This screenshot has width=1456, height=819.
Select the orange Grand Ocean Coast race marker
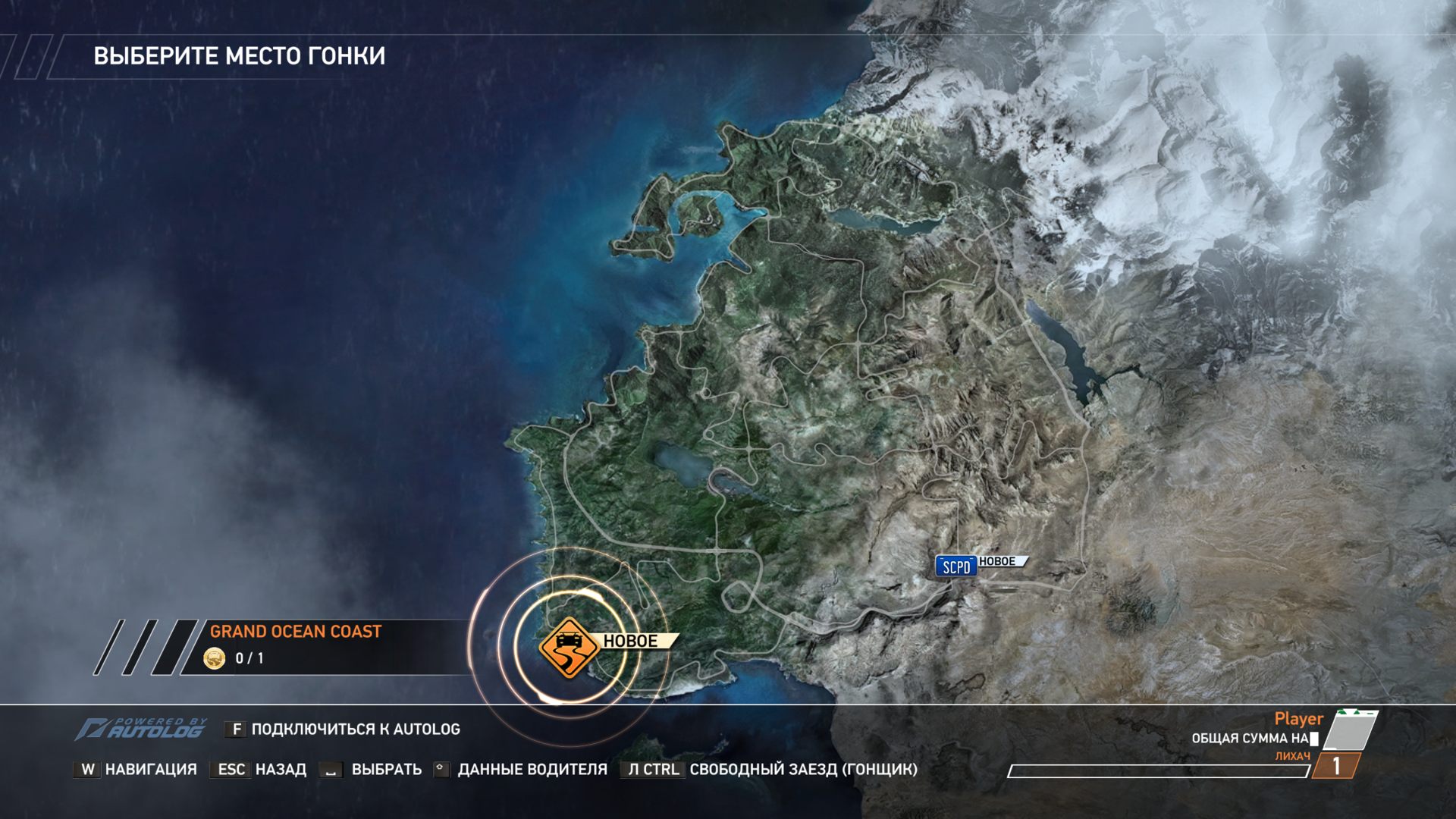[569, 646]
